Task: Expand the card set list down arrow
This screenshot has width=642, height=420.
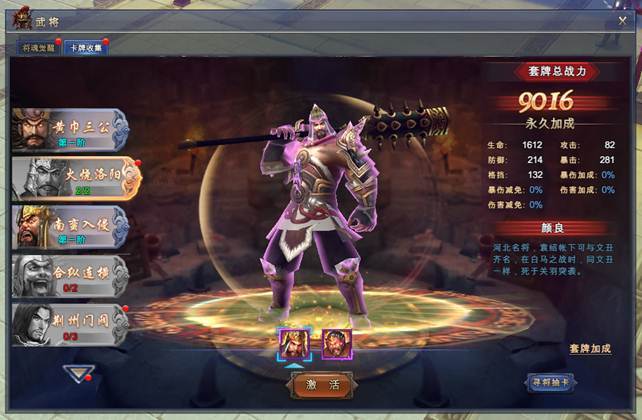Action: coord(78,374)
